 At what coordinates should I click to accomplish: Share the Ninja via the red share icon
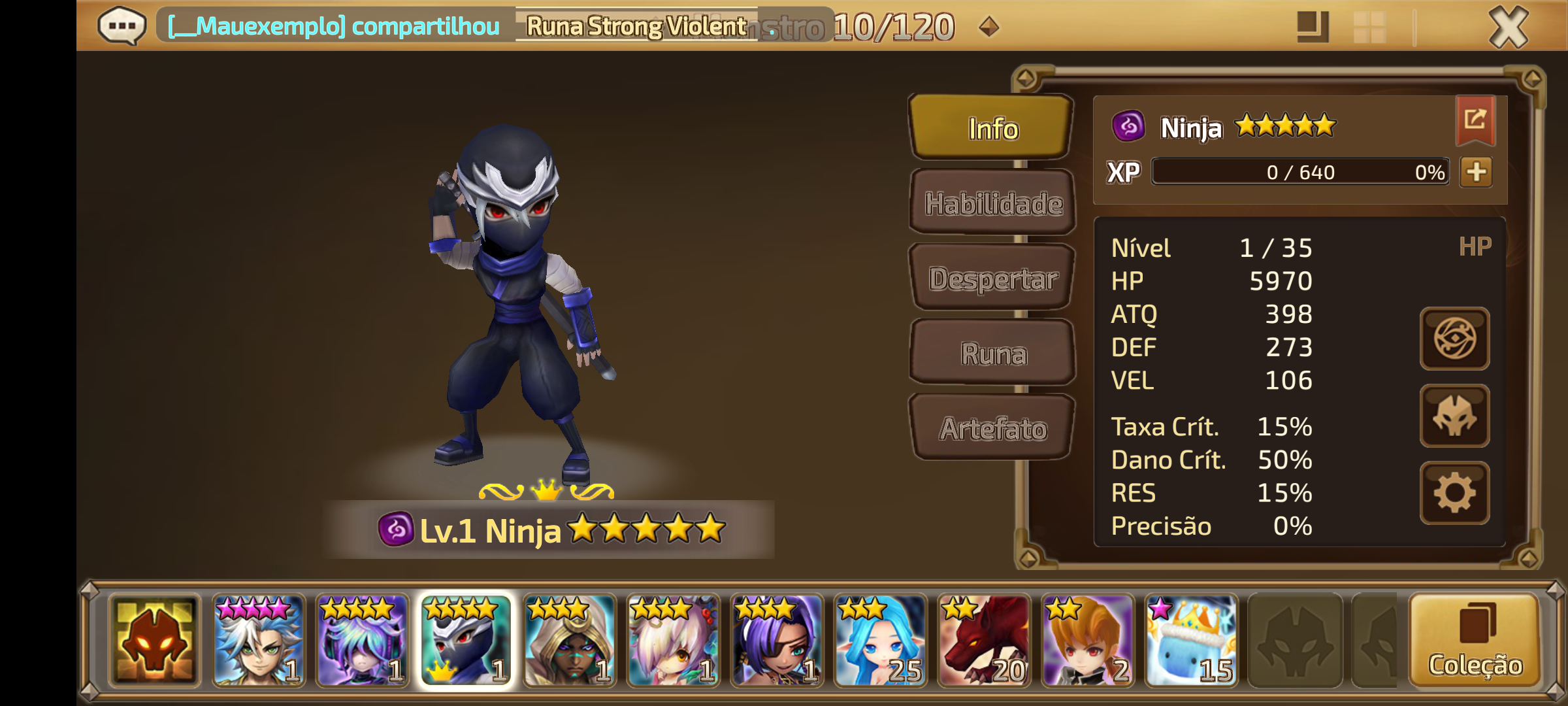pos(1475,120)
